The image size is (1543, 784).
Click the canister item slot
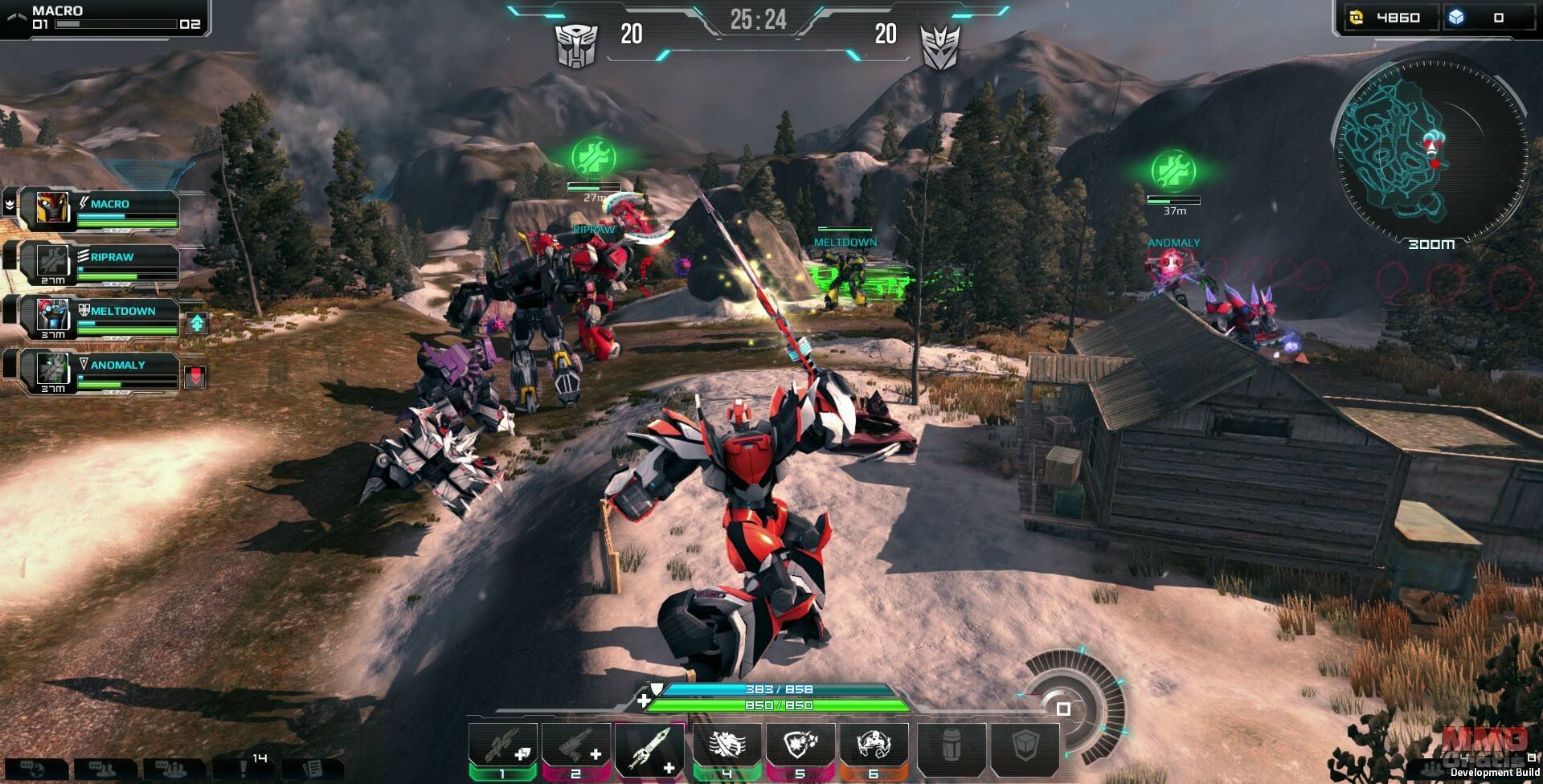(x=952, y=747)
